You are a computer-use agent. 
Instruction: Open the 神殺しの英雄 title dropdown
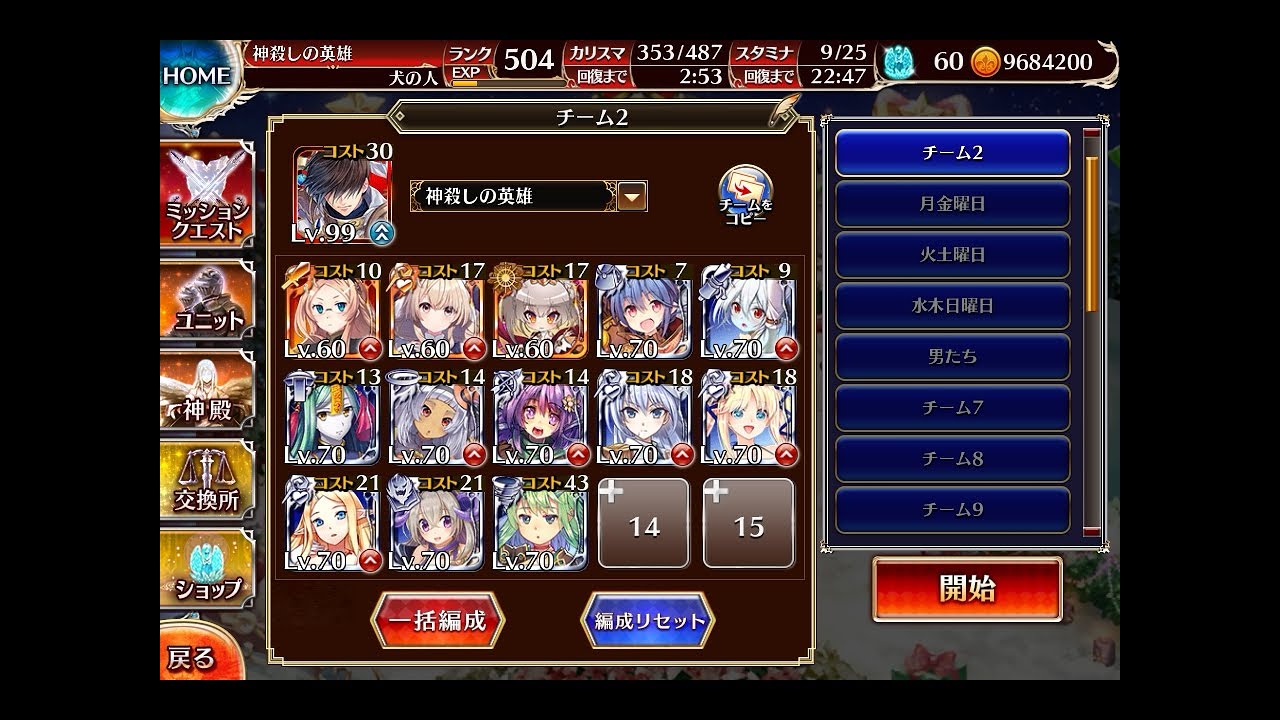click(x=631, y=196)
